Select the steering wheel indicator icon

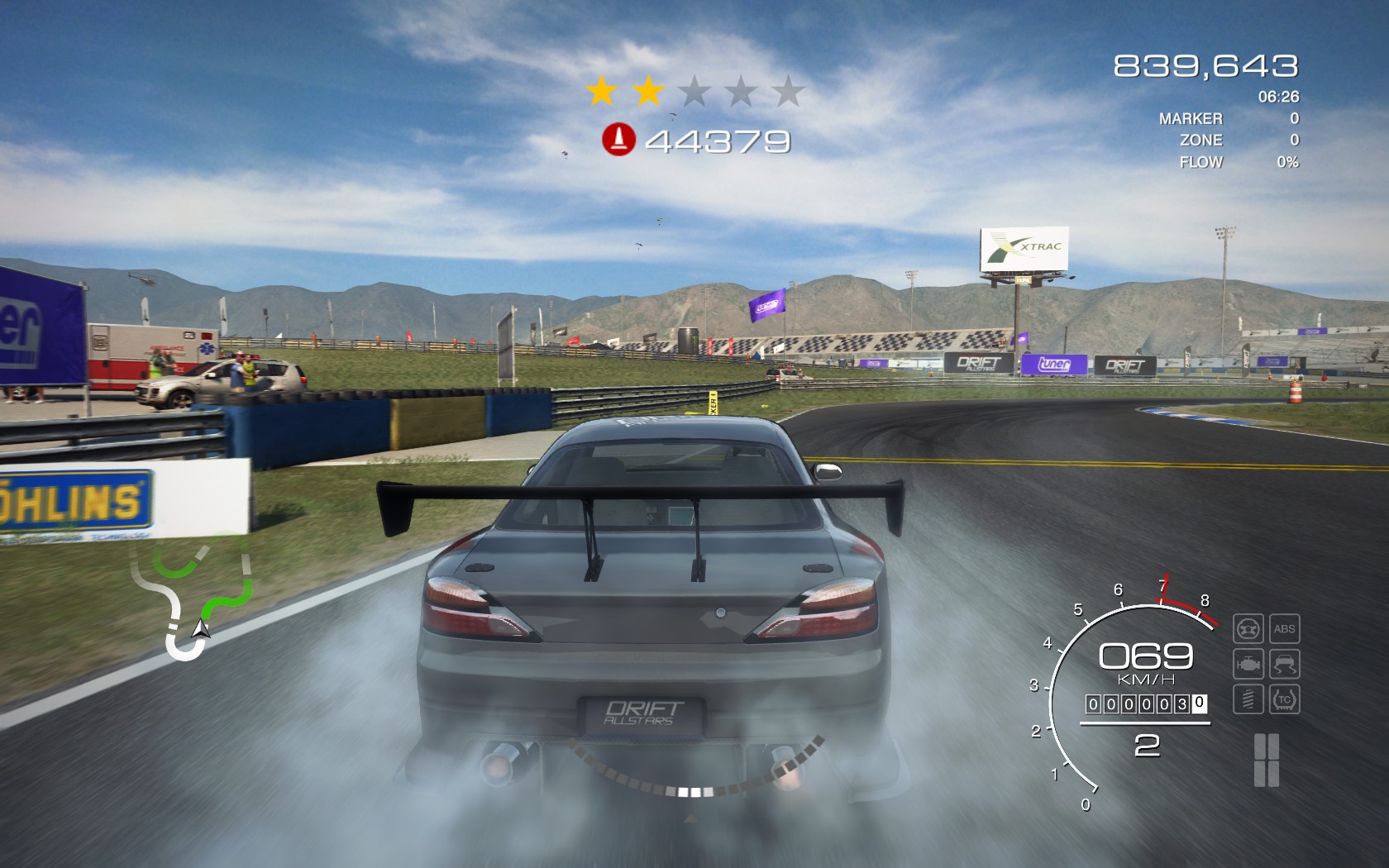click(1248, 629)
